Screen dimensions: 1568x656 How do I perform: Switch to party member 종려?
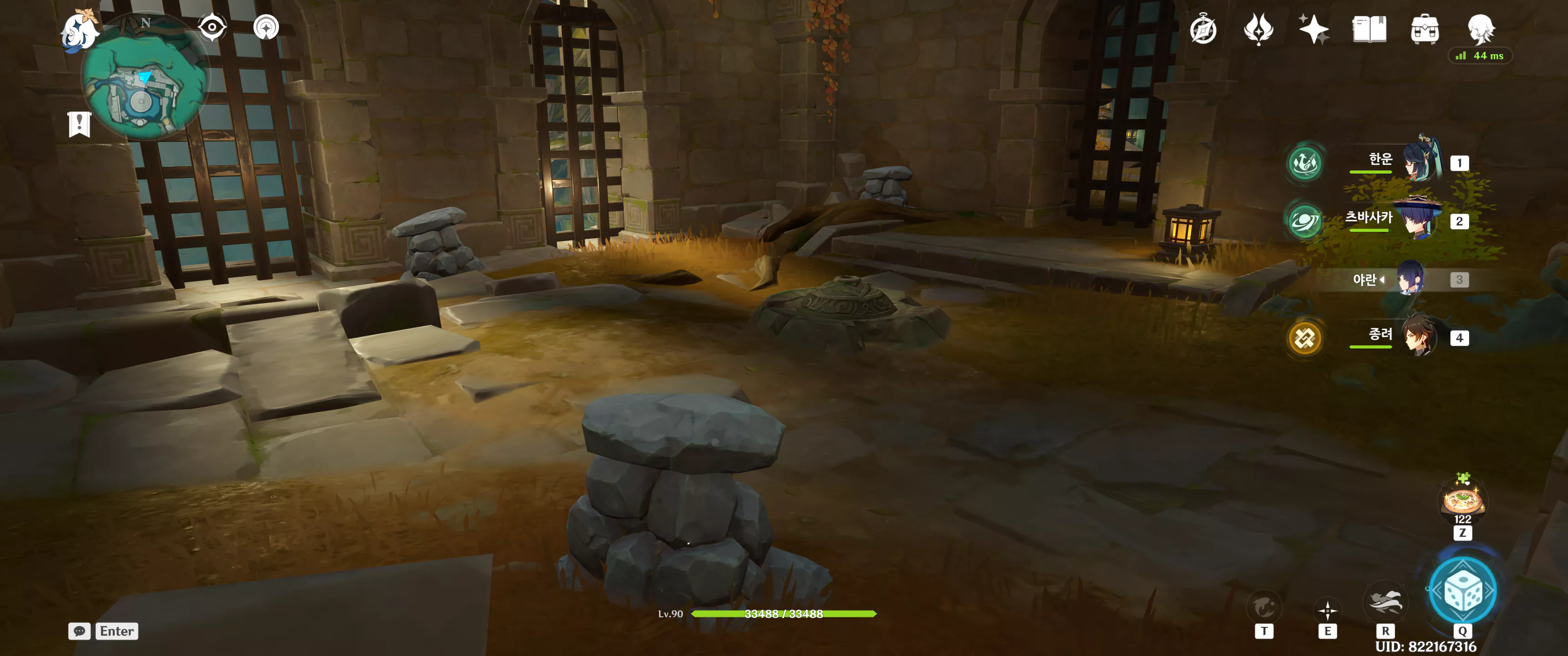pos(1419,337)
